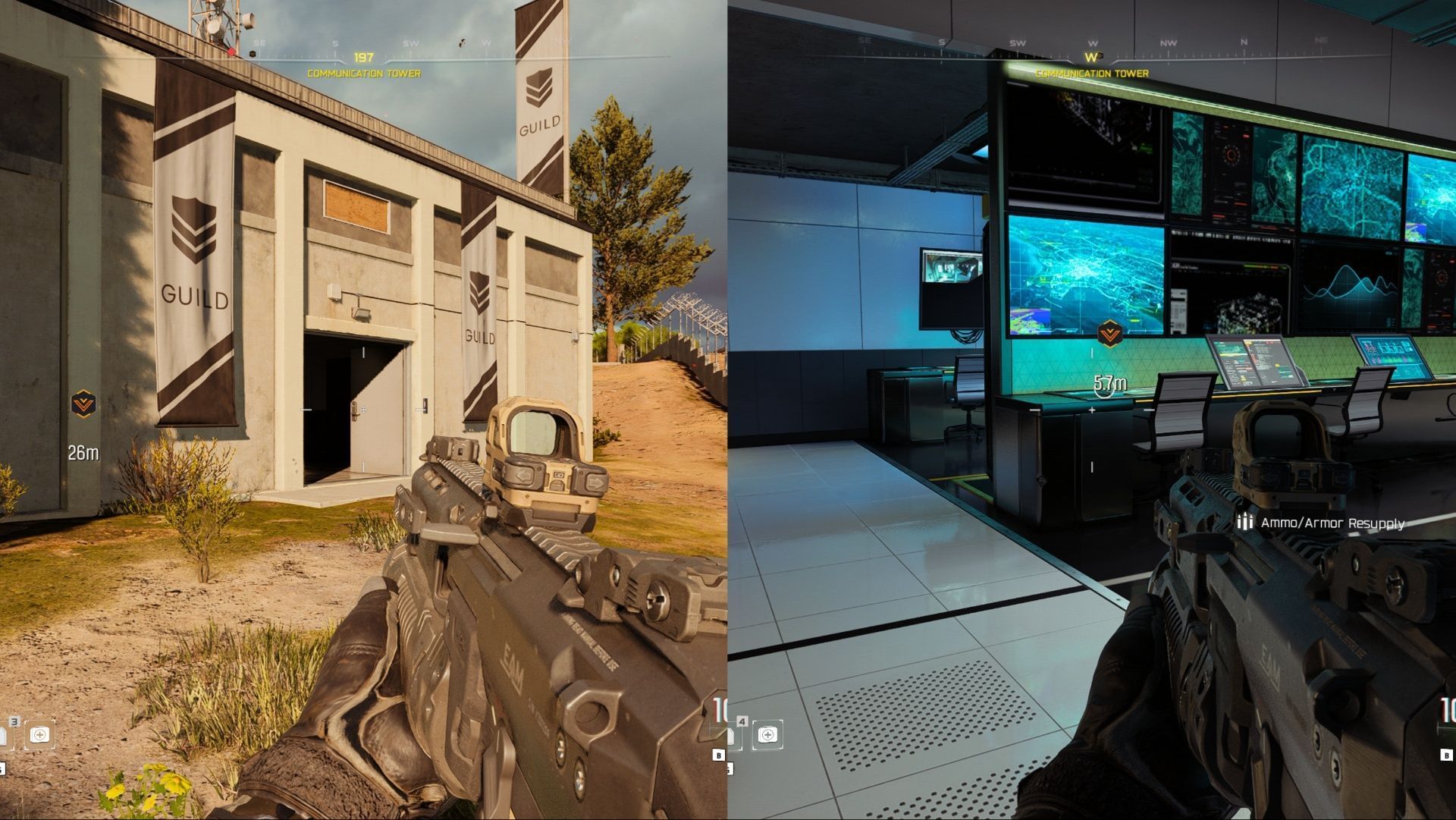This screenshot has height=820, width=1456.
Task: Click the medkit icon on the right screen HUD
Action: (x=767, y=735)
